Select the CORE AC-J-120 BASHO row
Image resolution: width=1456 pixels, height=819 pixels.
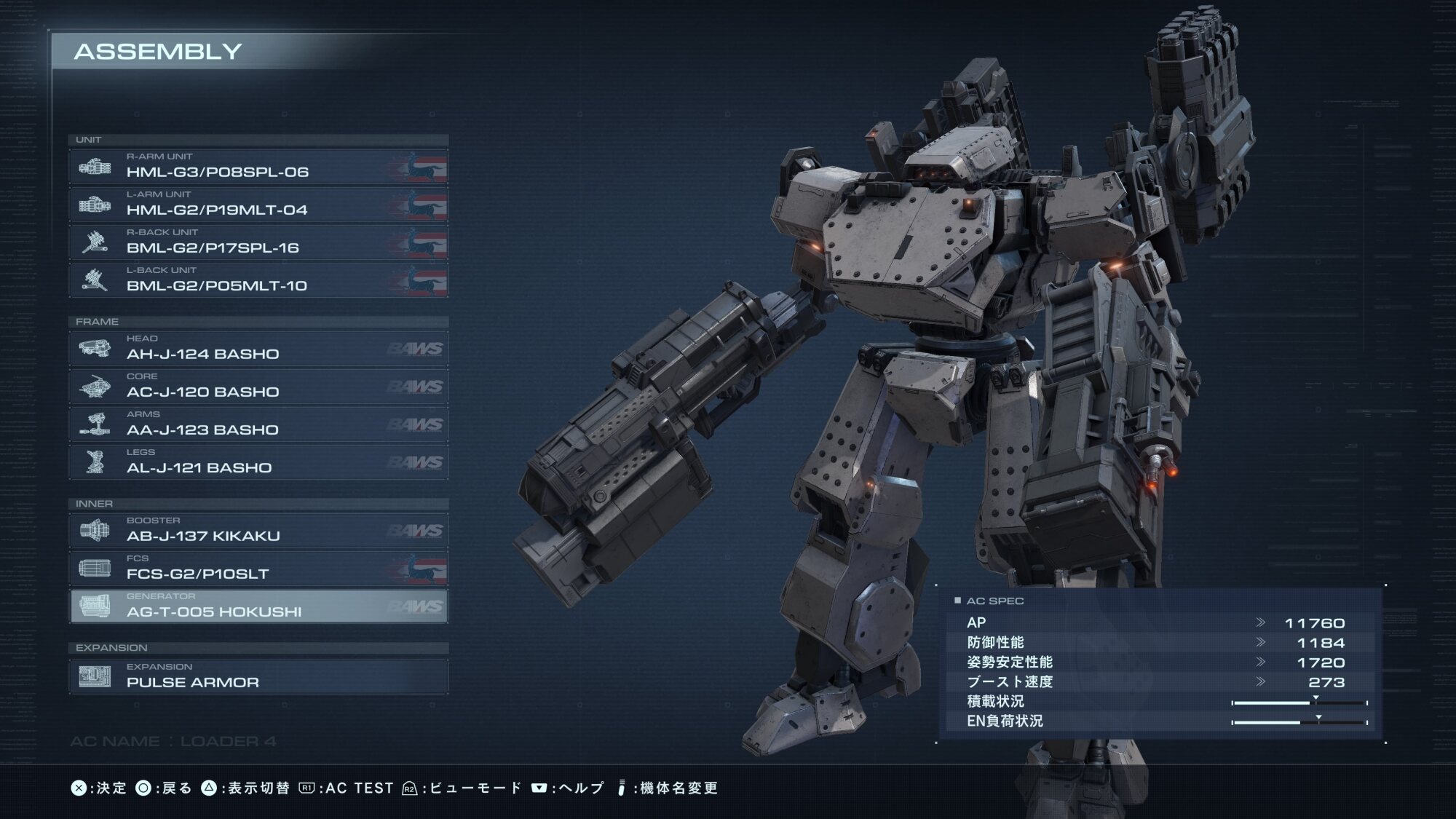click(258, 386)
